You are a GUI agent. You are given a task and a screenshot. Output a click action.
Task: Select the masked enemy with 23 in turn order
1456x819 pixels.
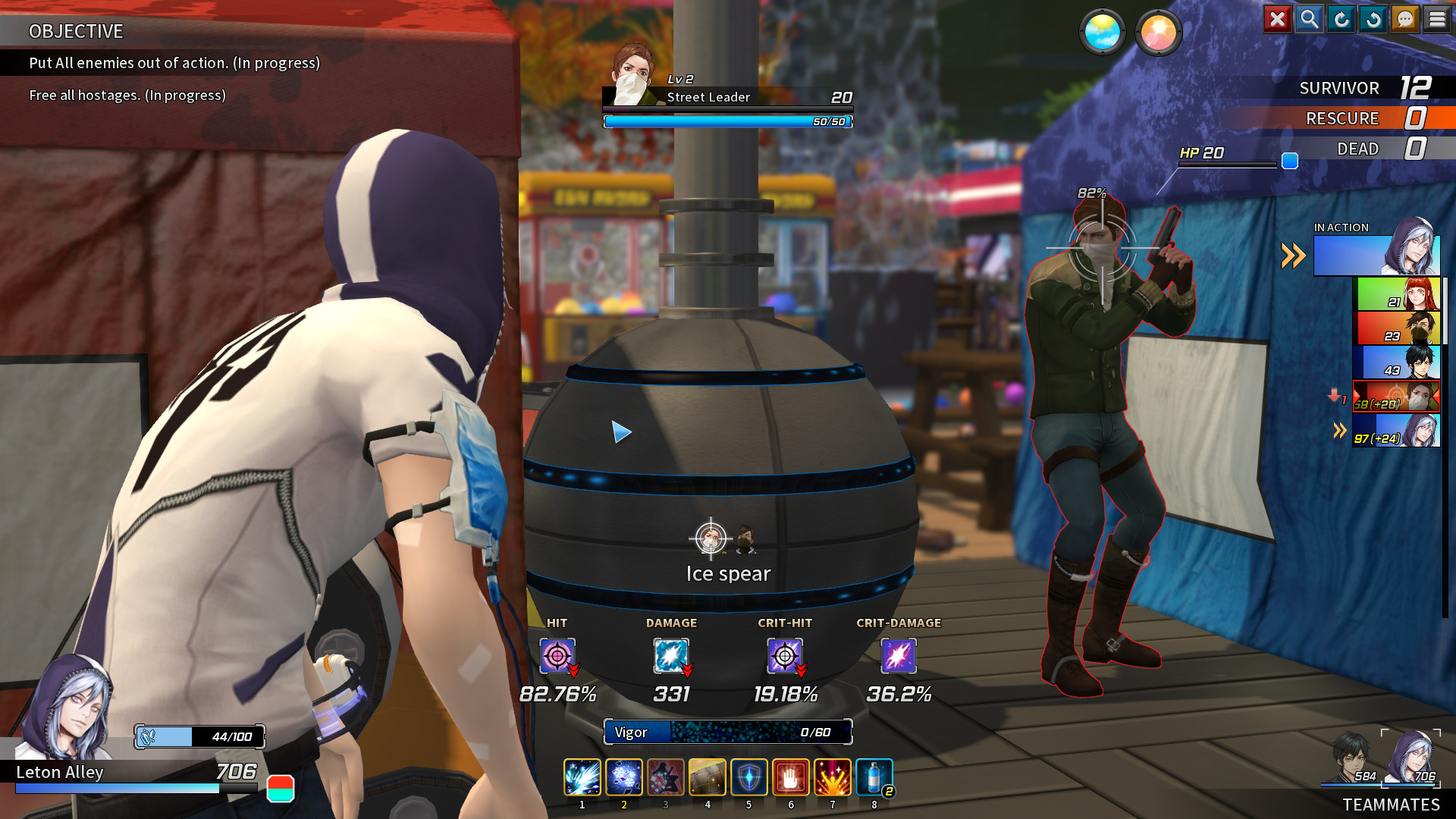(1397, 328)
